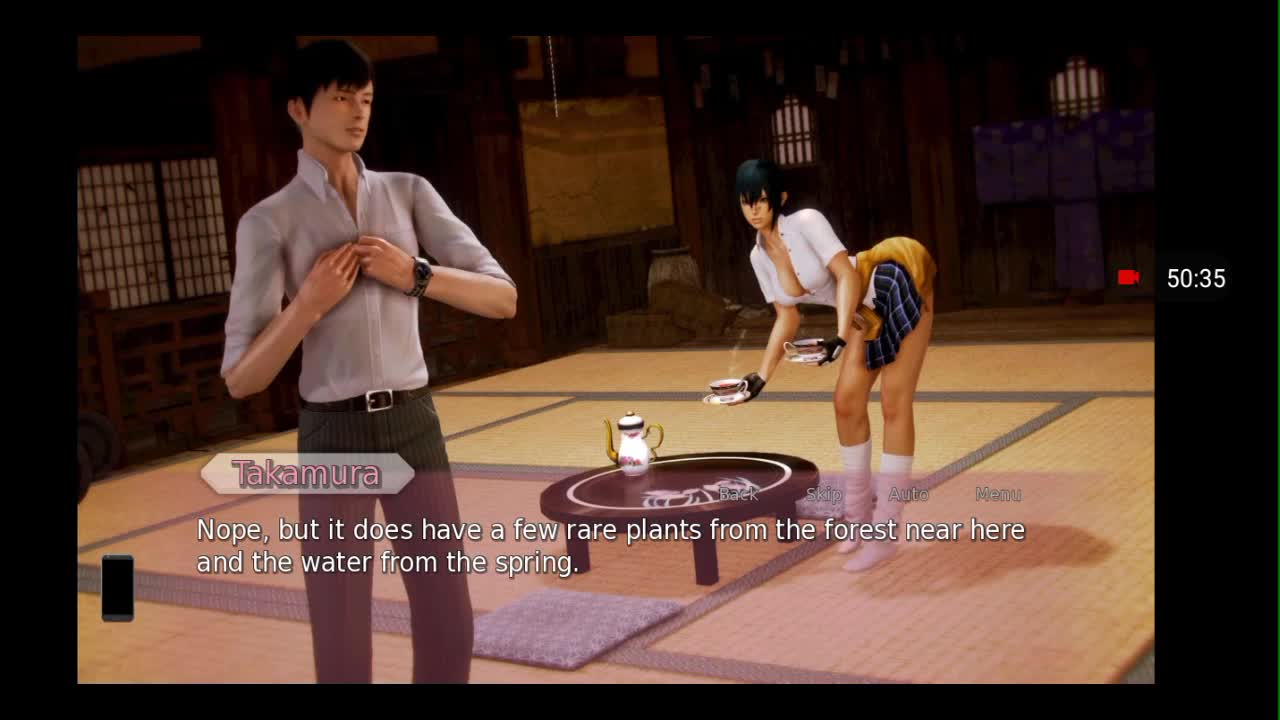Enable Auto dialogue advance
The width and height of the screenshot is (1280, 720).
pos(908,494)
